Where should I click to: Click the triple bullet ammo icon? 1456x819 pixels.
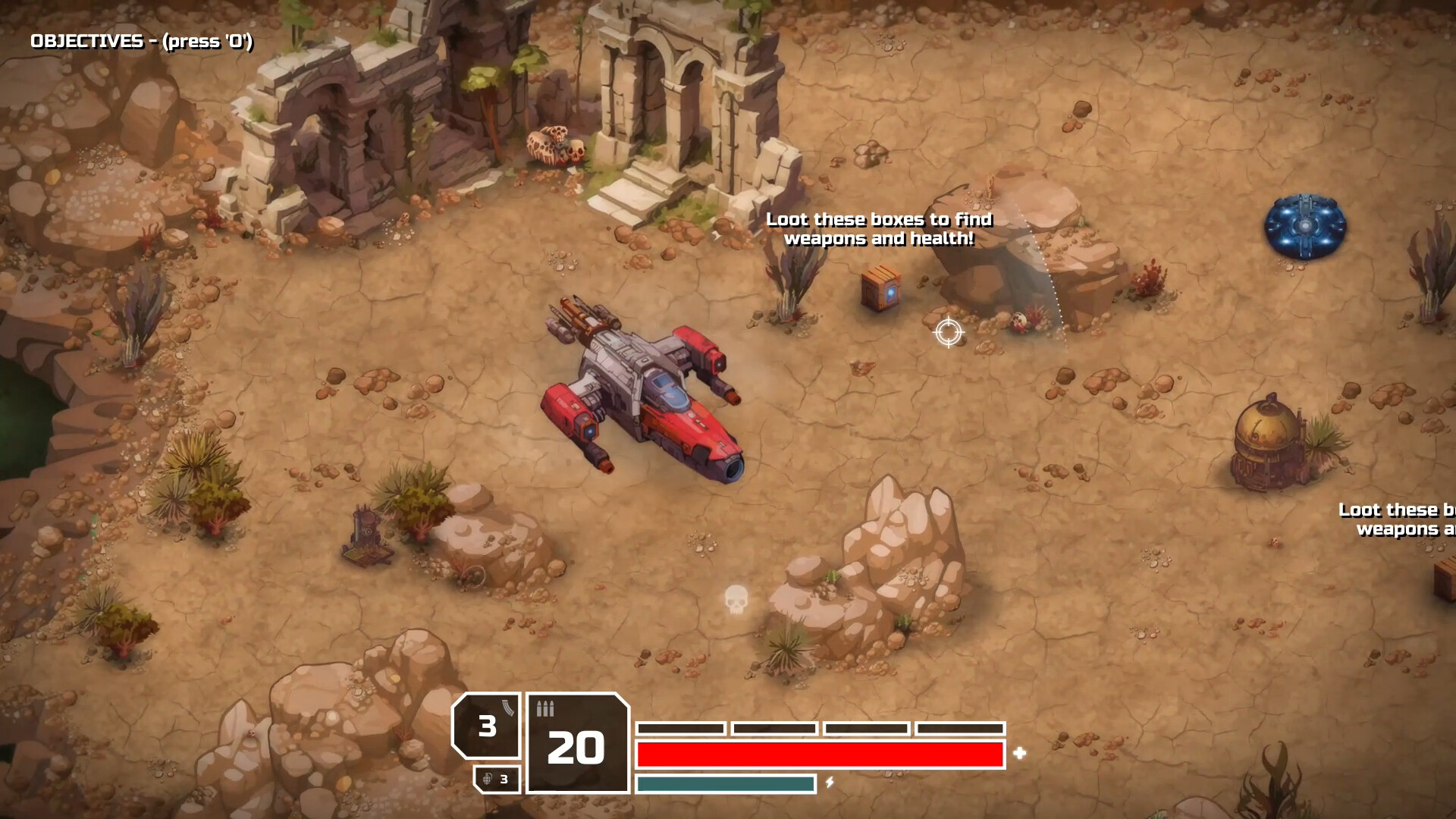tap(544, 708)
